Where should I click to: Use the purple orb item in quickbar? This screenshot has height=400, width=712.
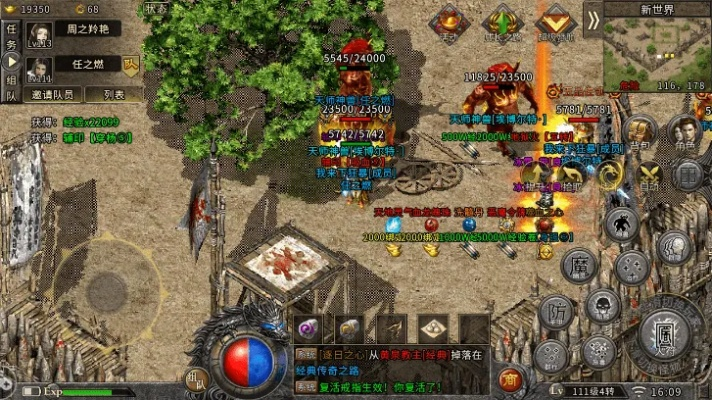pos(308,328)
